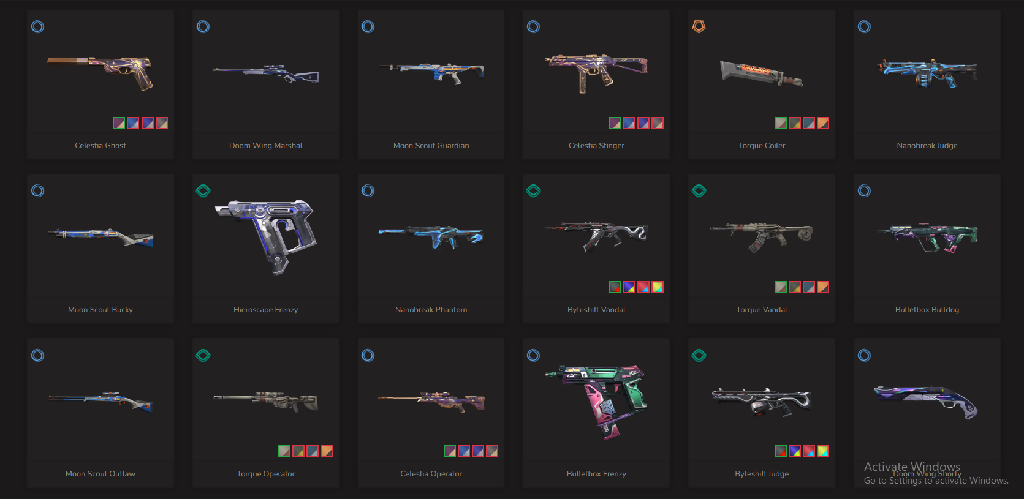Pick the first color variant swatch on Torque Cutter
Image resolution: width=1024 pixels, height=499 pixels.
780,123
